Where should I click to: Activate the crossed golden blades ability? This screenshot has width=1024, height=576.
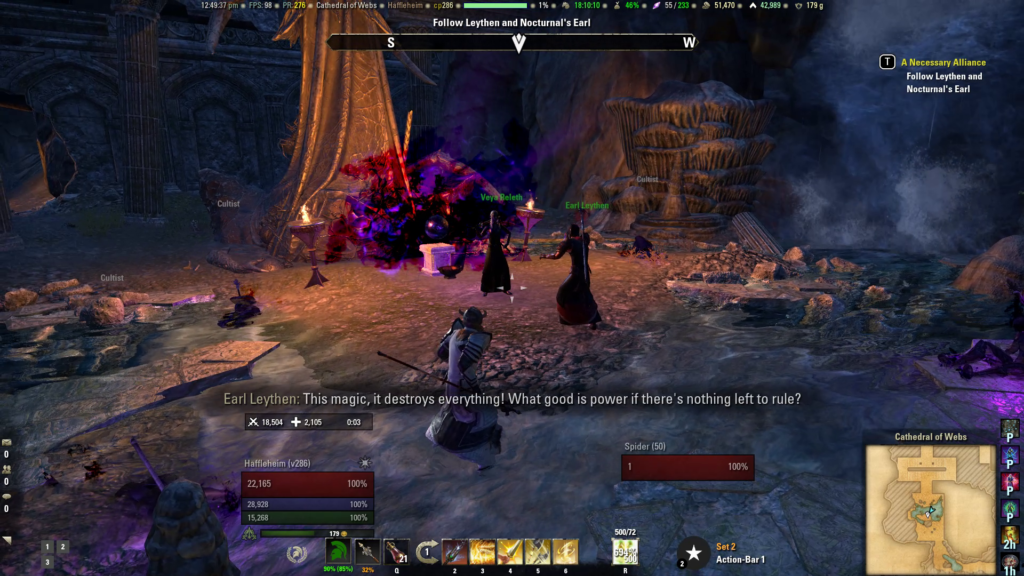(x=538, y=551)
